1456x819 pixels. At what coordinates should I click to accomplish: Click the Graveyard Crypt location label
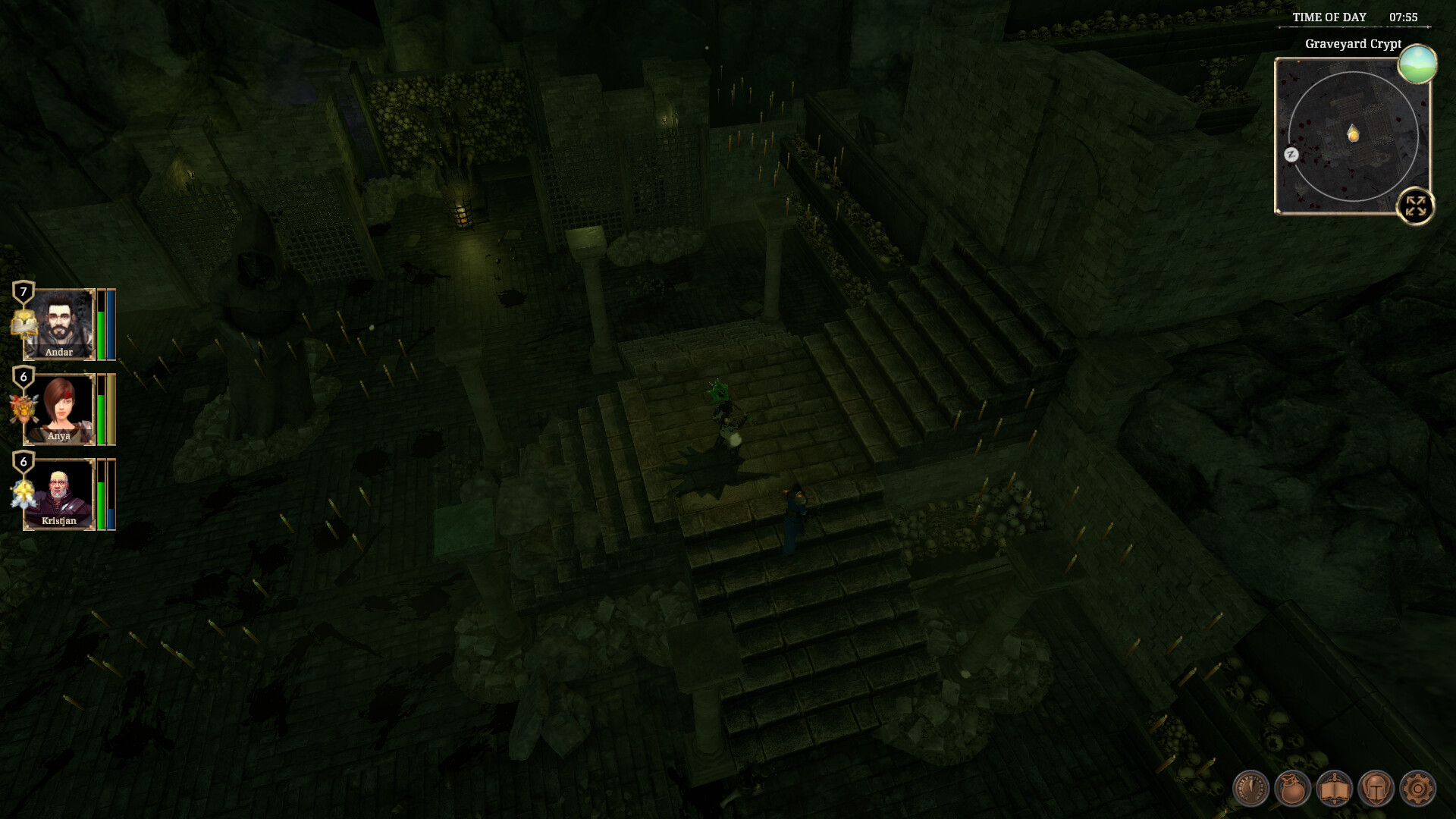(x=1352, y=45)
